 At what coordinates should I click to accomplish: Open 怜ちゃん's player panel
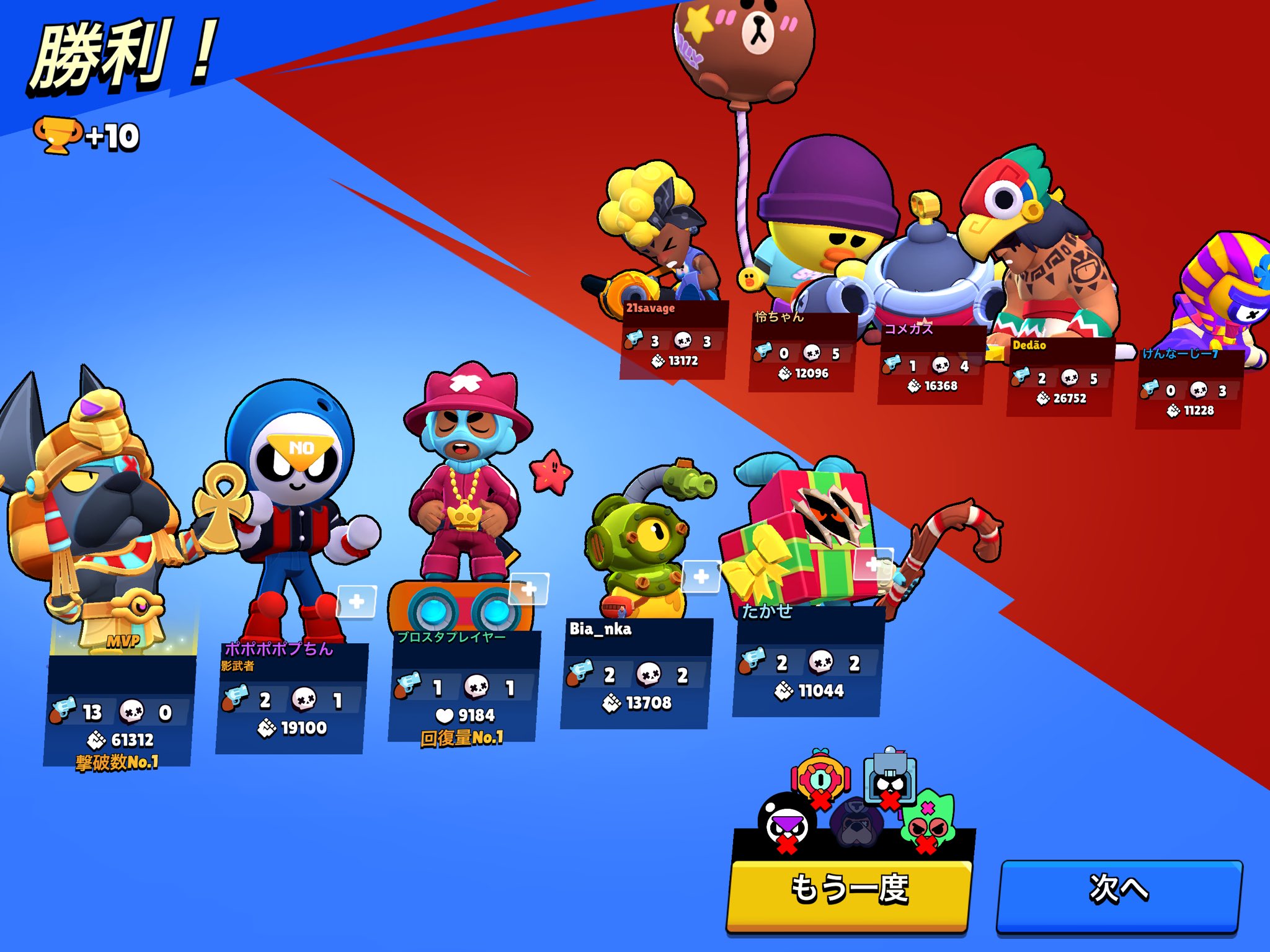802,352
